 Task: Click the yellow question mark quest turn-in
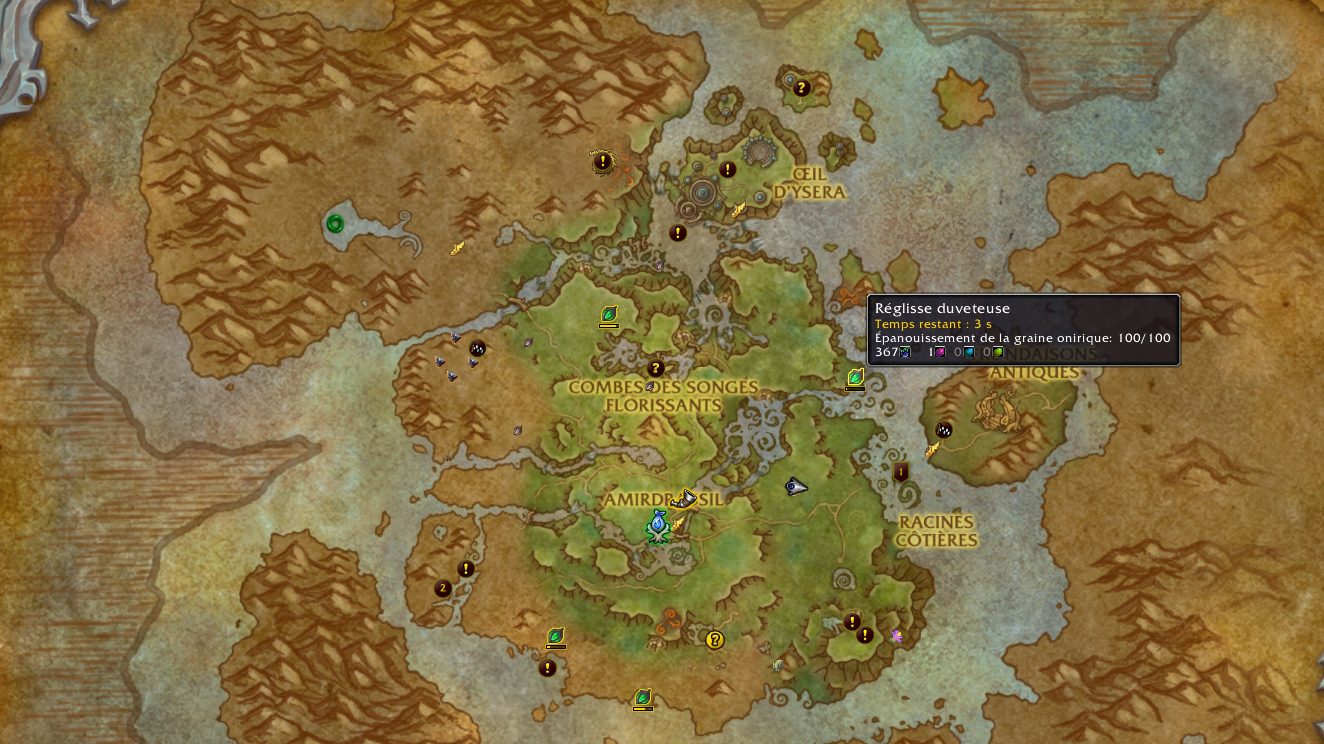click(x=714, y=640)
